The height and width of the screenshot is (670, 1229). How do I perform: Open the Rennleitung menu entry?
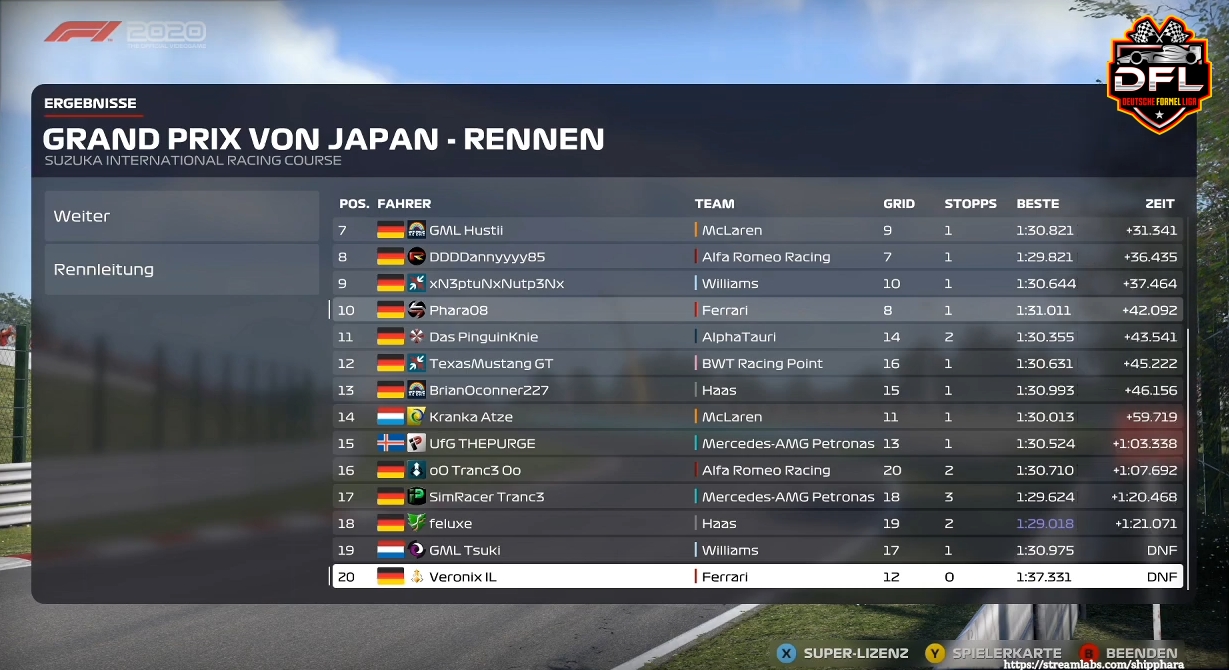pos(181,269)
